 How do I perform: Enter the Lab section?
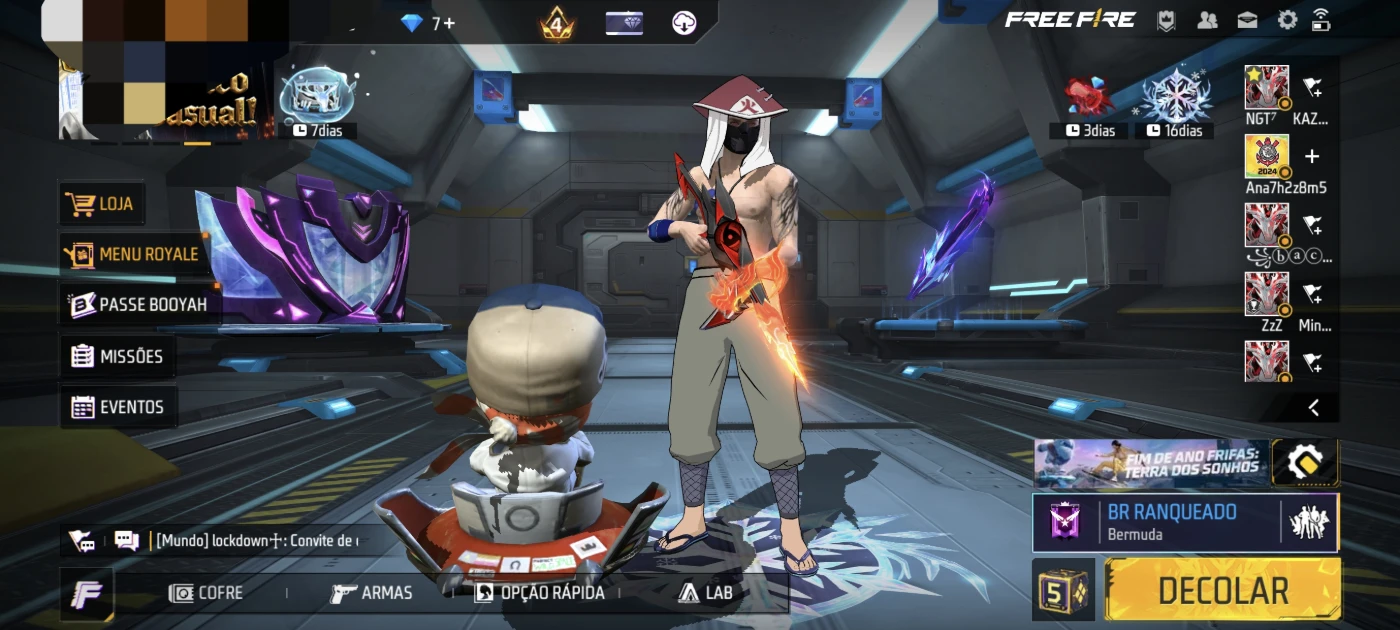tap(706, 593)
